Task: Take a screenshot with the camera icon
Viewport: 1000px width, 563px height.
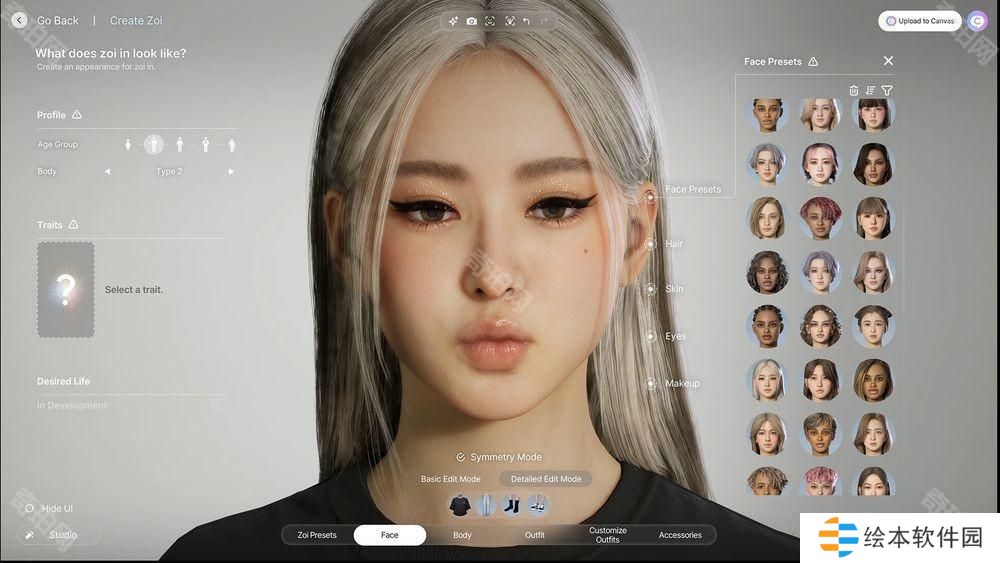Action: [472, 21]
